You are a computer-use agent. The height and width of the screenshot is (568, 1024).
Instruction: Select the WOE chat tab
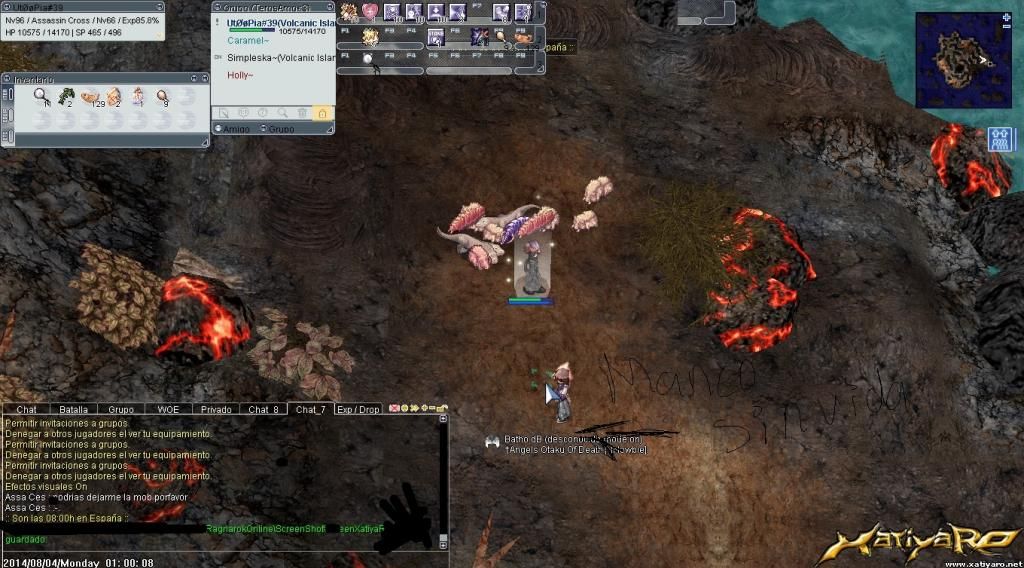168,409
